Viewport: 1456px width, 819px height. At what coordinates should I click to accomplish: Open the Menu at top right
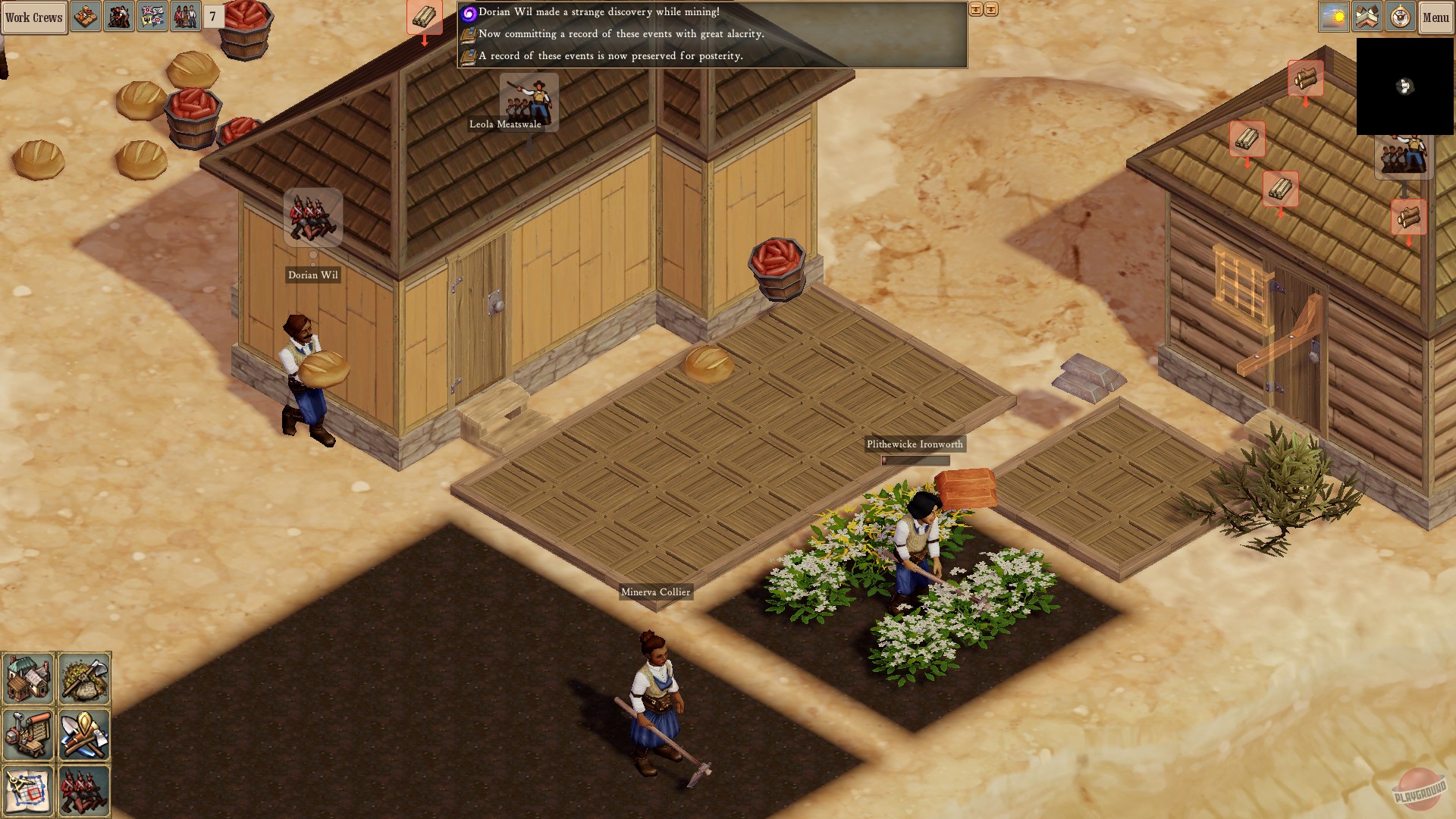pyautogui.click(x=1435, y=15)
